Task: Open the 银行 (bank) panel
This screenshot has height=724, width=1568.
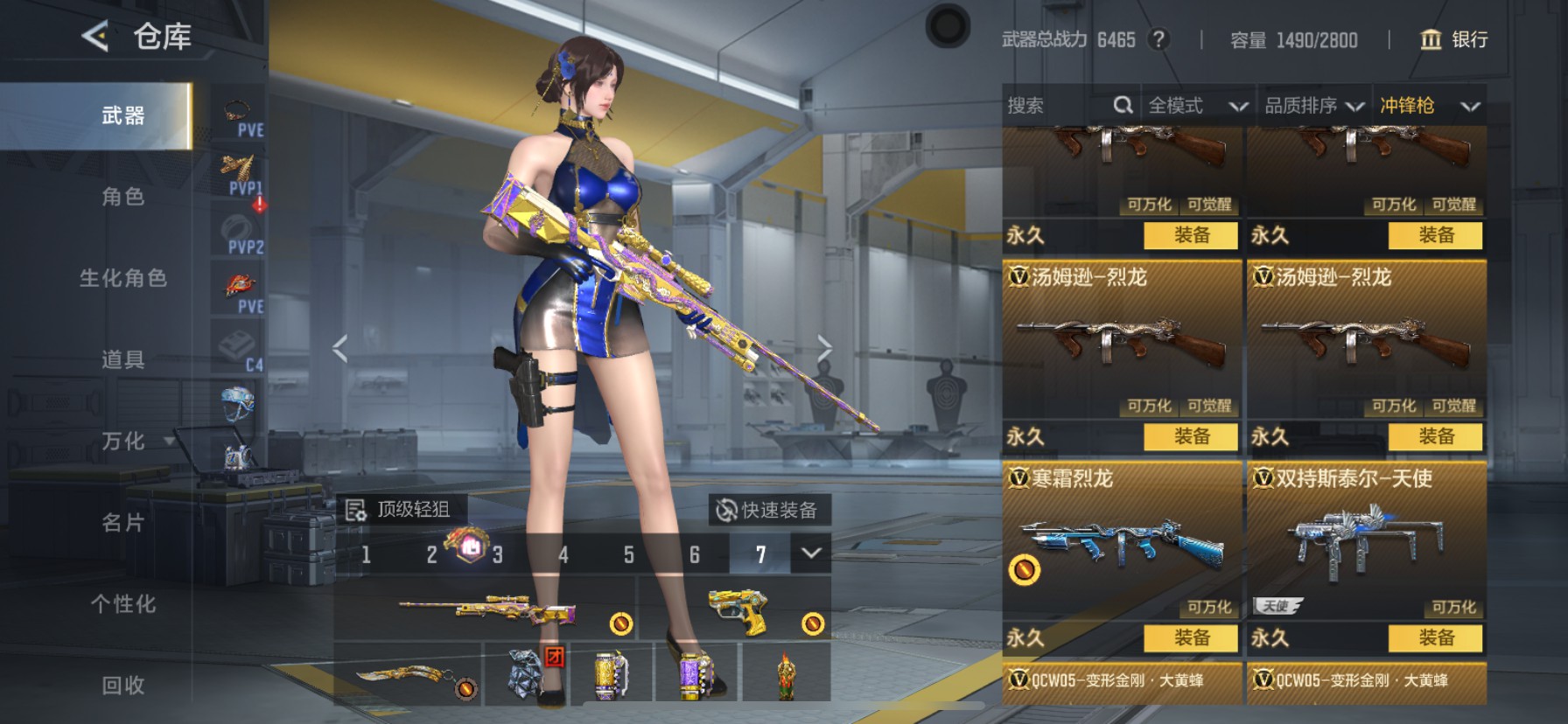Action: tap(1452, 40)
